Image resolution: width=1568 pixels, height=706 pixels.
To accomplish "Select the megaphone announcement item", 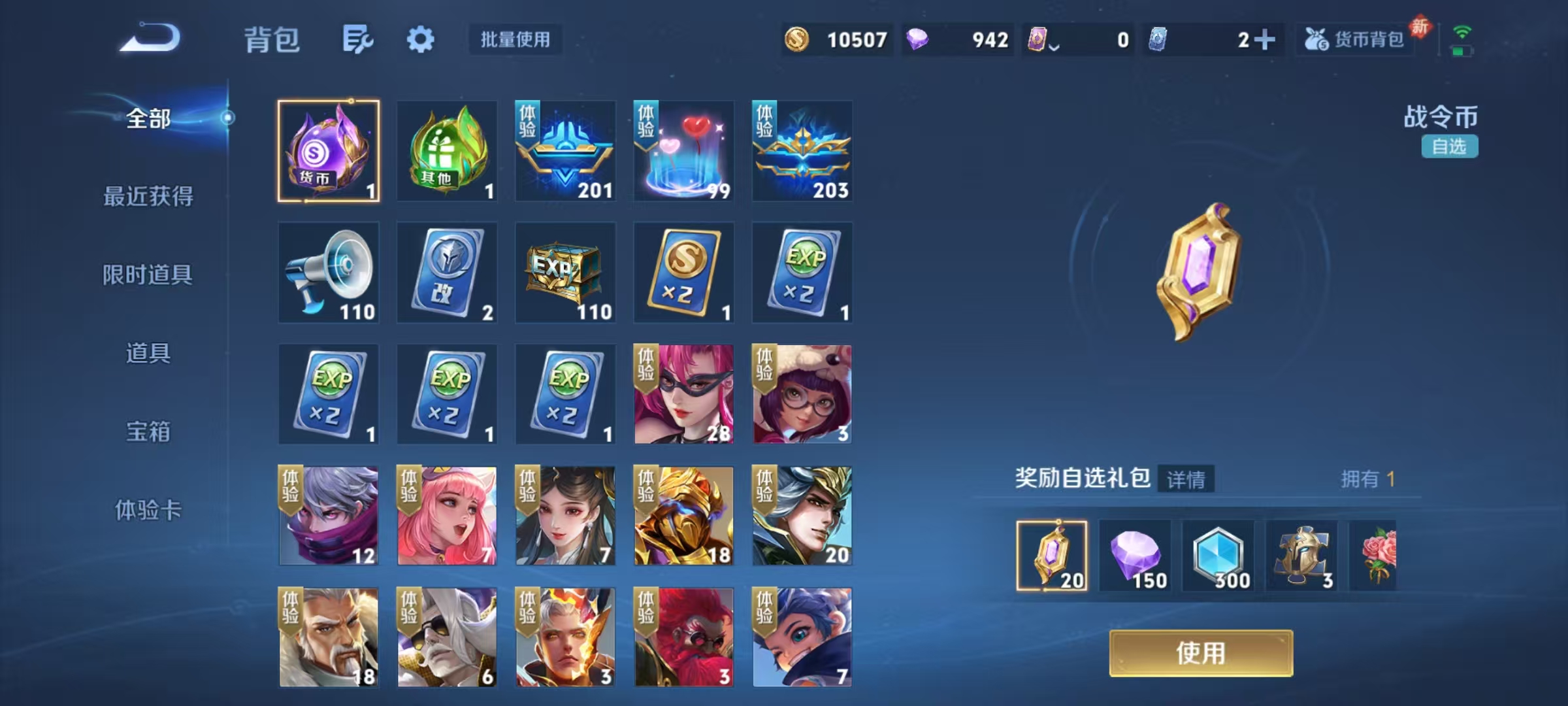I will coord(329,273).
